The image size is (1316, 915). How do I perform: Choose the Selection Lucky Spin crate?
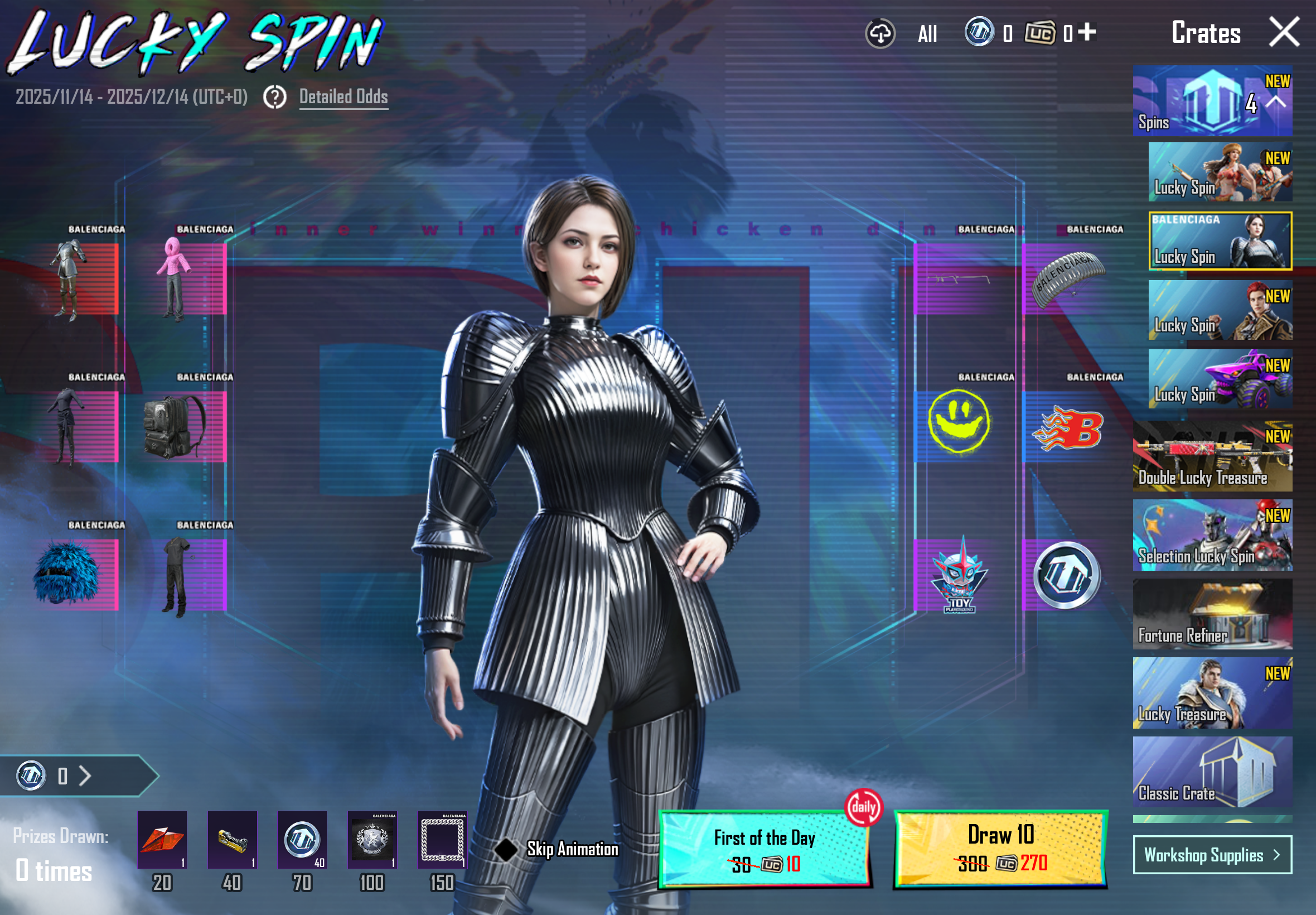point(1212,535)
